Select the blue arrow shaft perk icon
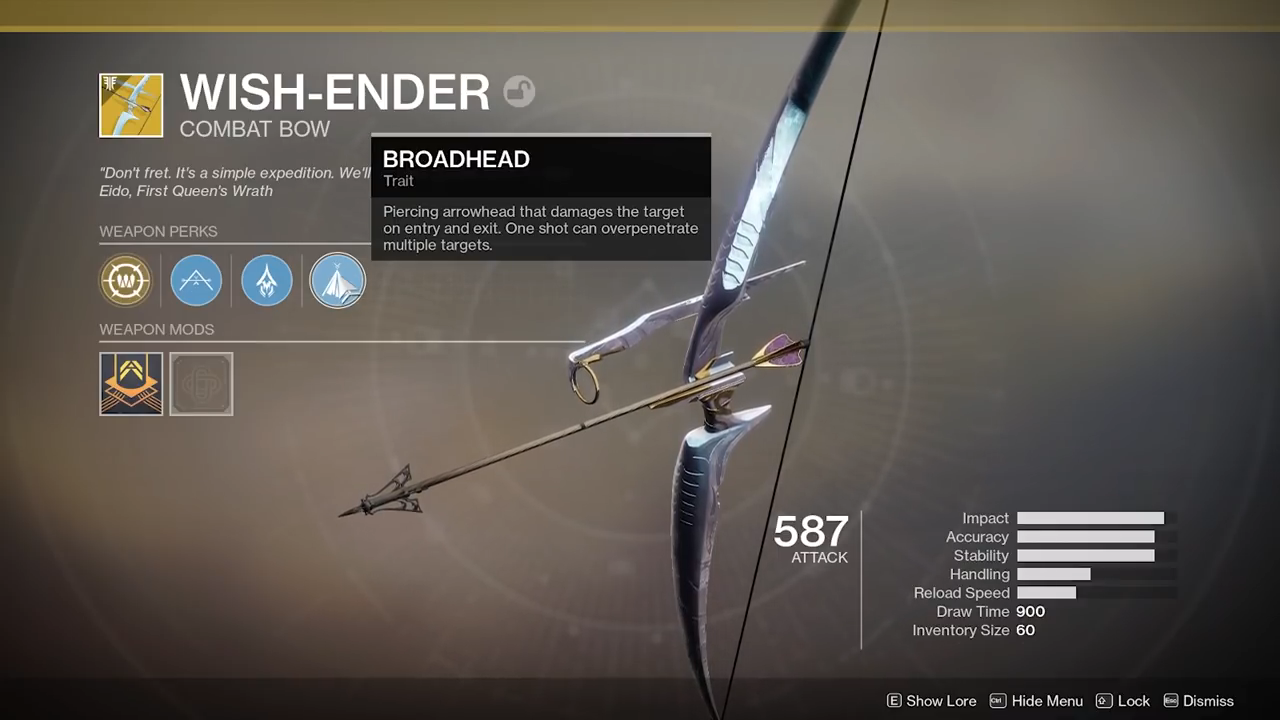 point(267,281)
